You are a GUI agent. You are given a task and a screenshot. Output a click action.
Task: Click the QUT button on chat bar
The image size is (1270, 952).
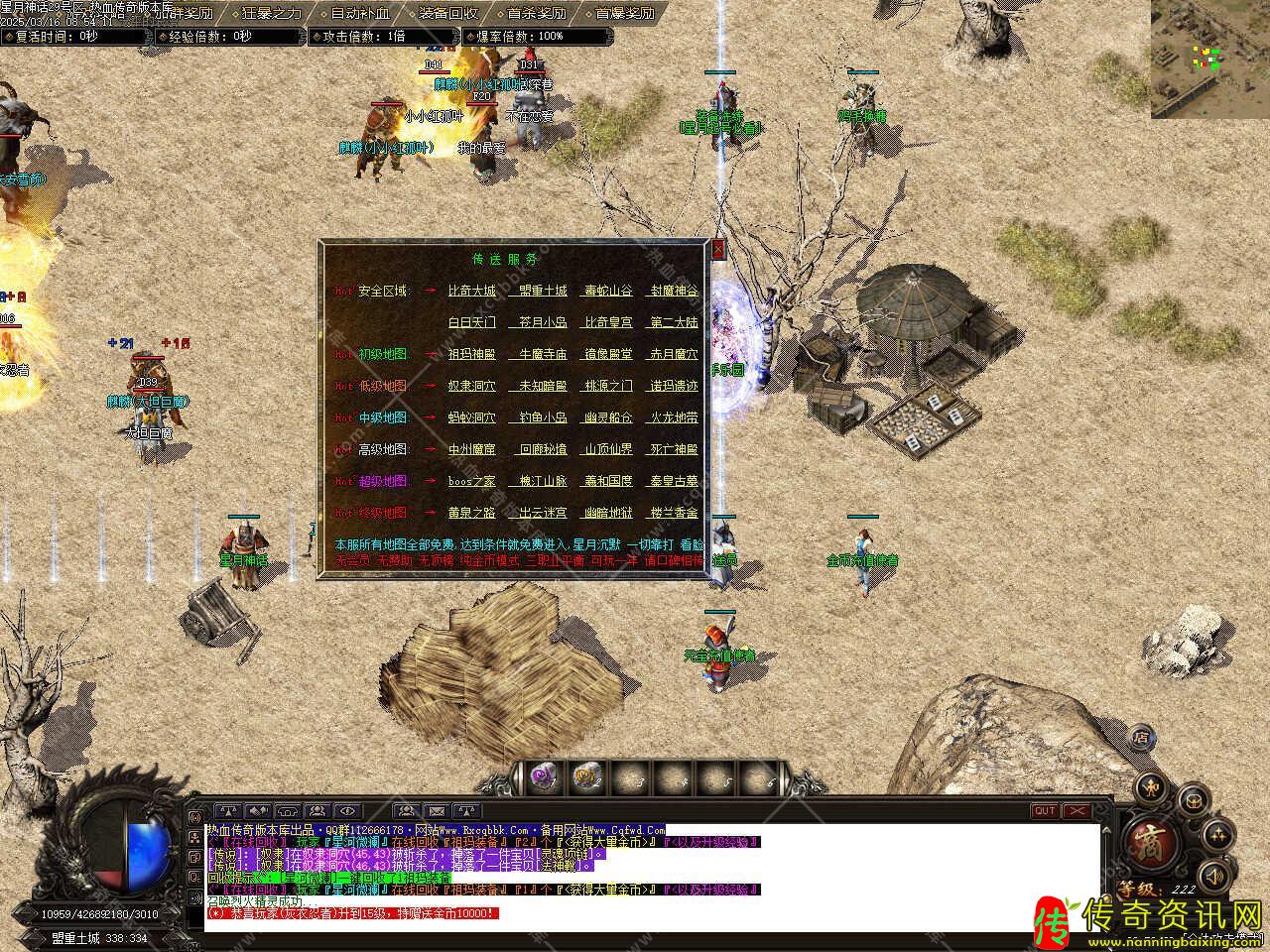tap(1045, 811)
